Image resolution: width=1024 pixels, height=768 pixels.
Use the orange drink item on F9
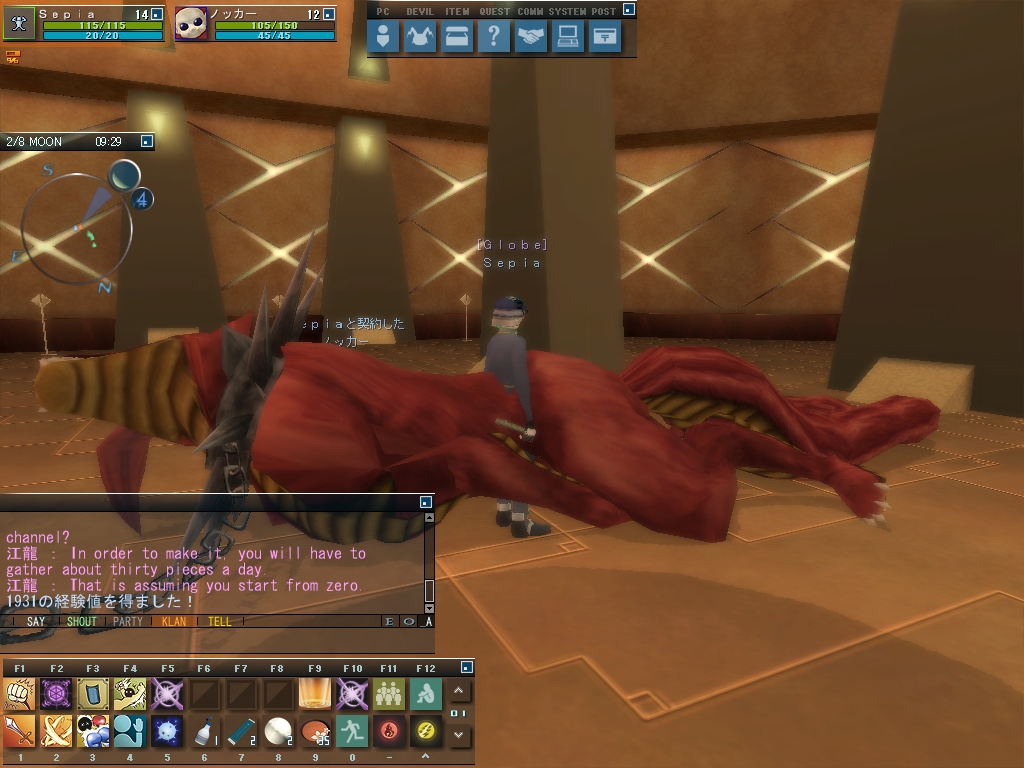click(314, 693)
